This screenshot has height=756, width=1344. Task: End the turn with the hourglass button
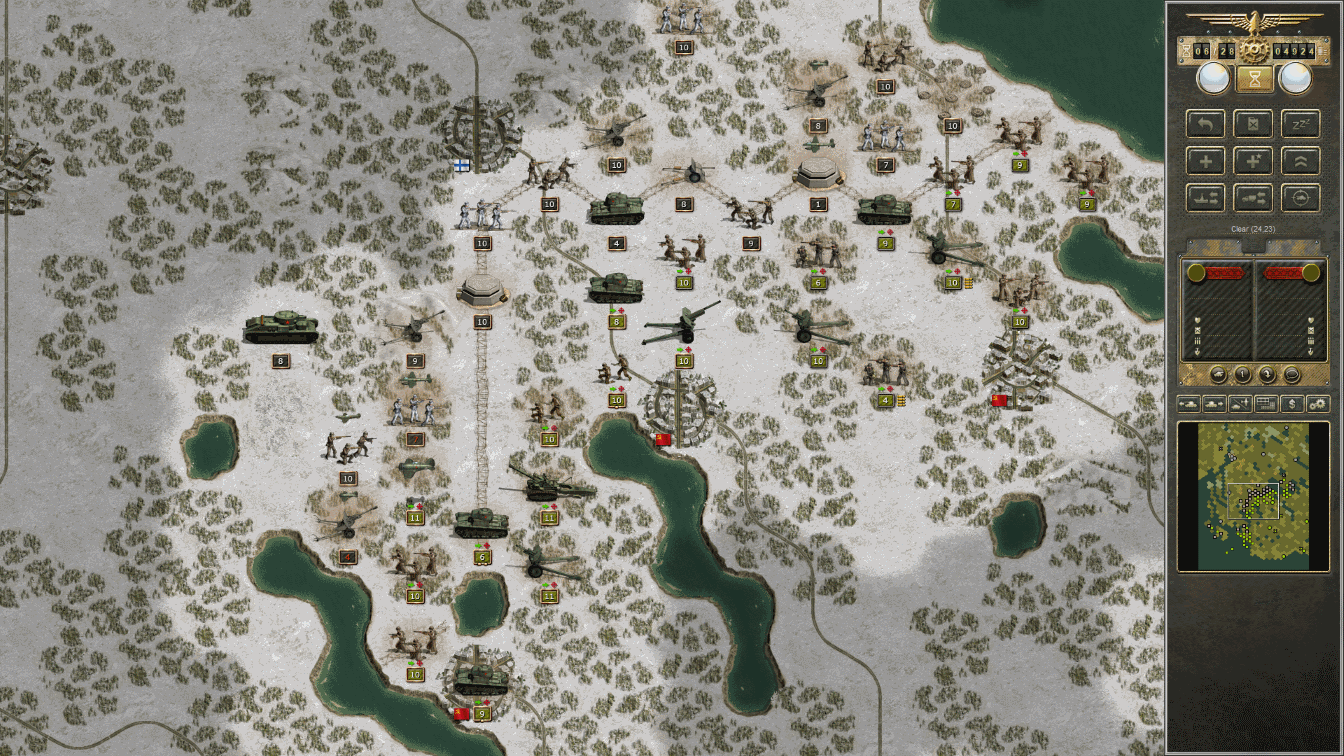point(1254,78)
